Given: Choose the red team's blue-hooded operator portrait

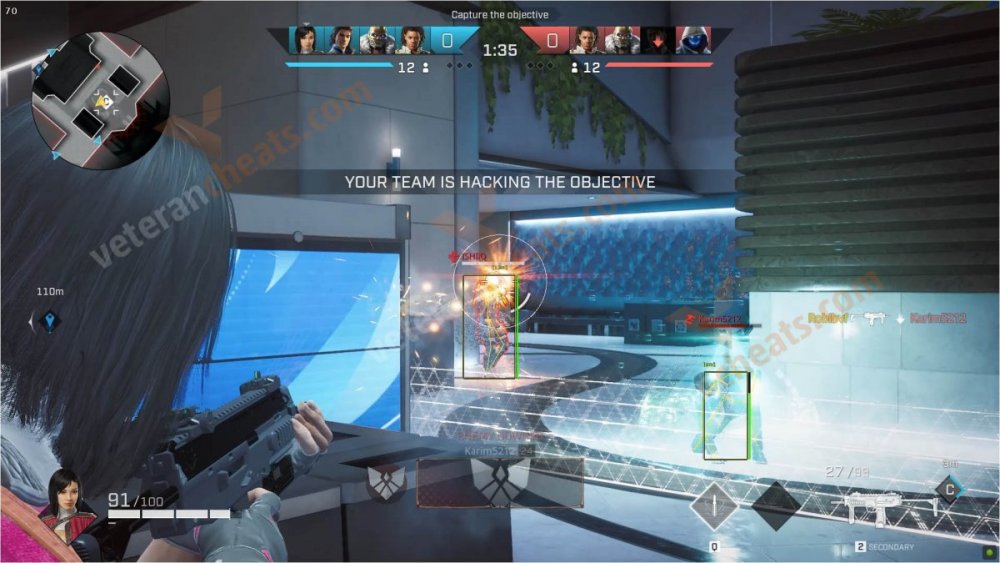Looking at the screenshot, I should [692, 40].
